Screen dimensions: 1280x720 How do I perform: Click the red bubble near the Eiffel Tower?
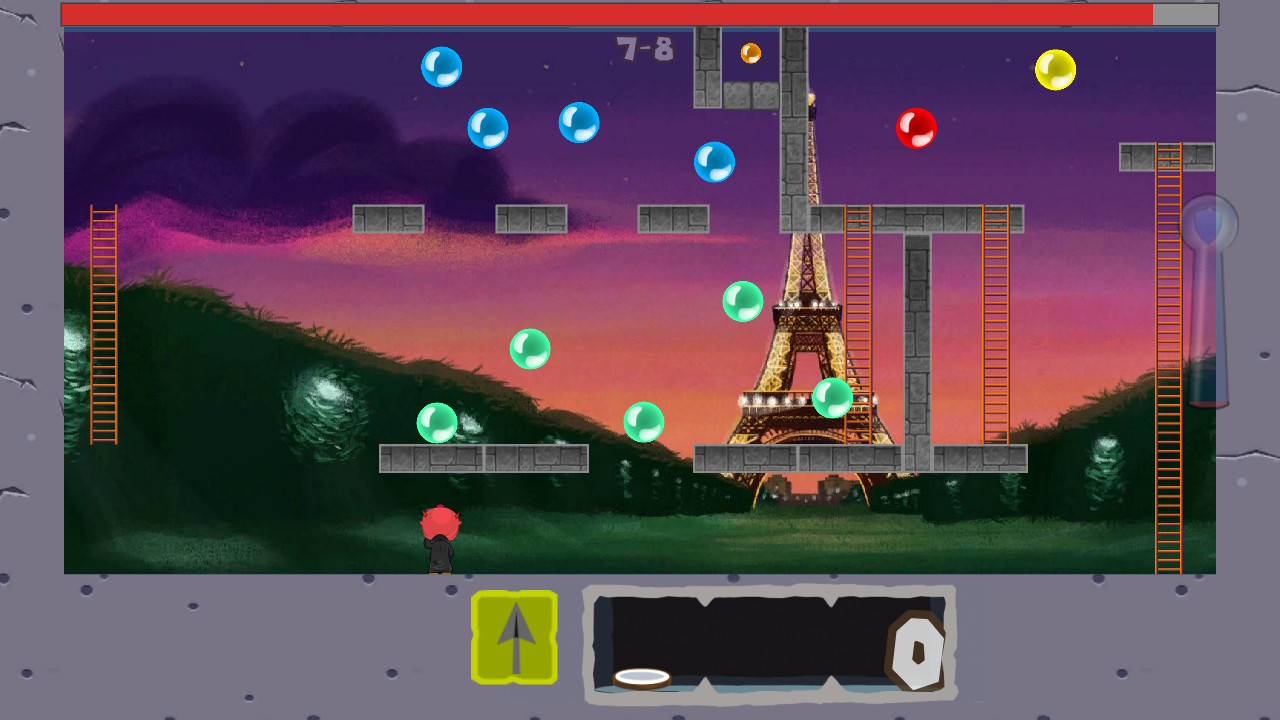click(x=917, y=127)
